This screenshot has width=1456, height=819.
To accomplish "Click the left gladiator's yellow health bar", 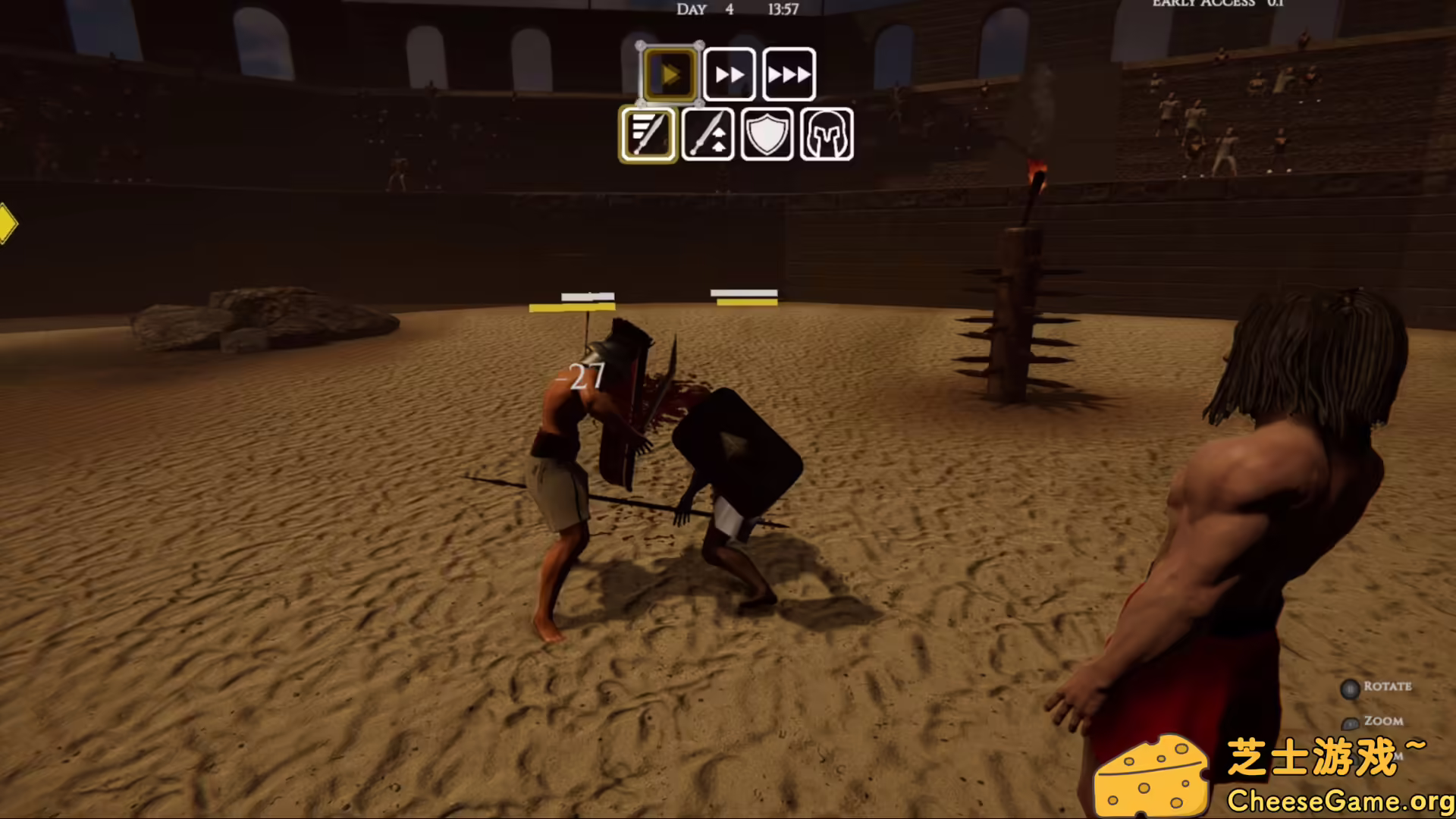I will click(573, 306).
